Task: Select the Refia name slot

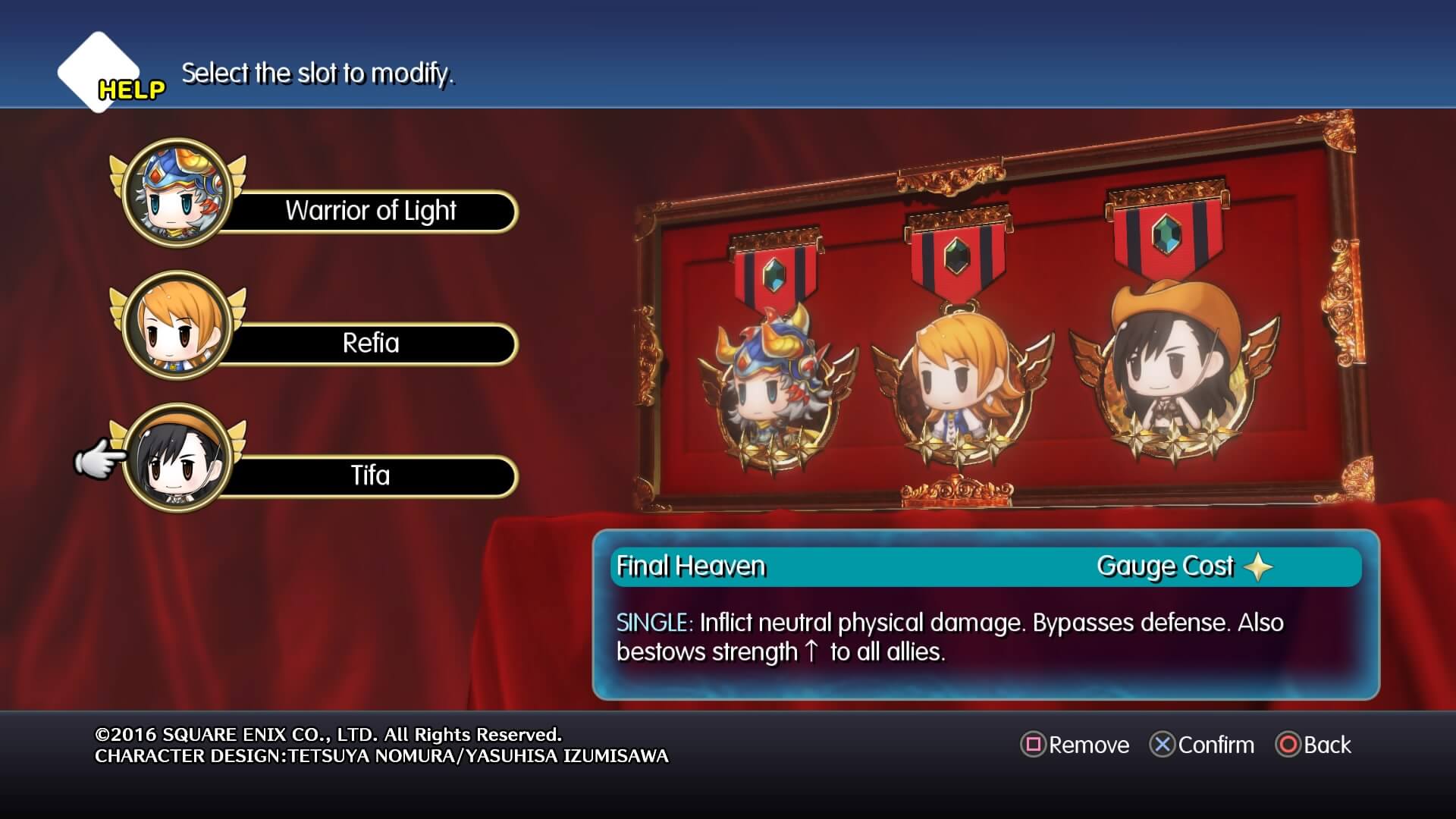Action: (x=373, y=343)
